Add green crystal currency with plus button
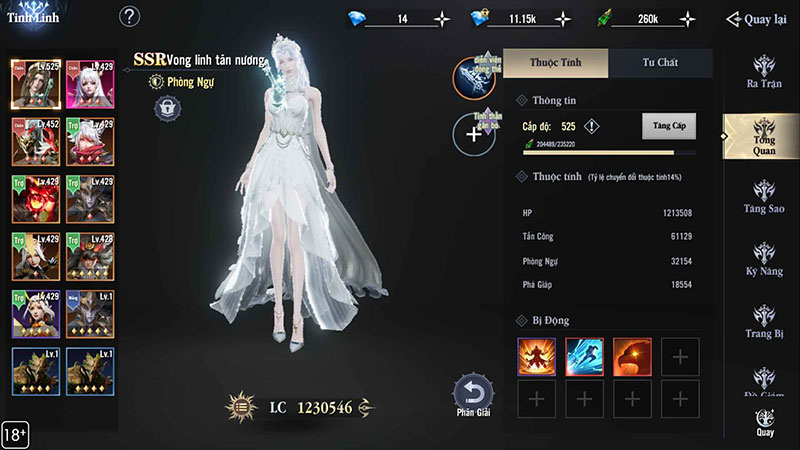 687,19
